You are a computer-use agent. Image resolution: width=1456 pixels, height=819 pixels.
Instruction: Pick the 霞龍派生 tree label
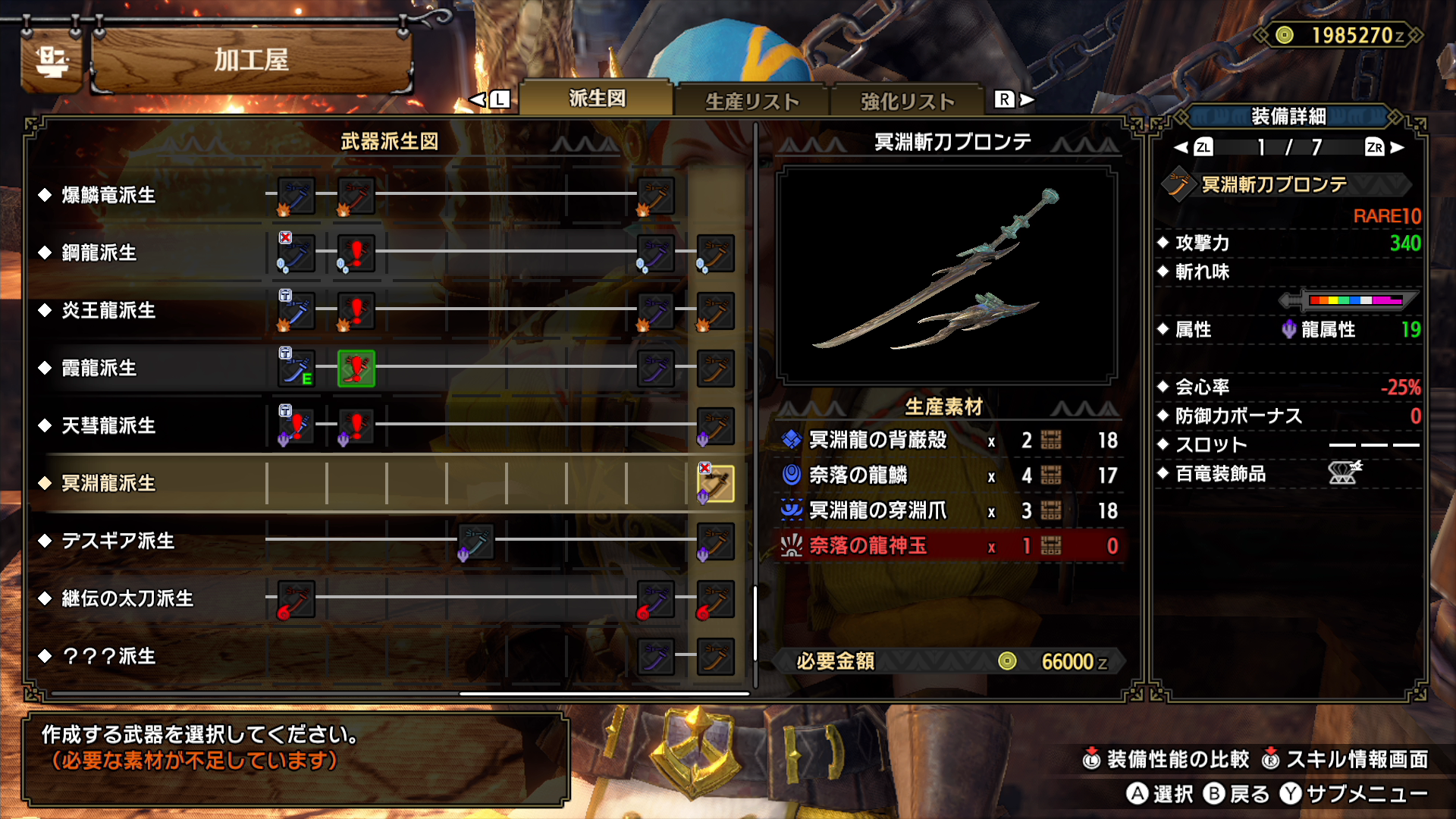(99, 369)
